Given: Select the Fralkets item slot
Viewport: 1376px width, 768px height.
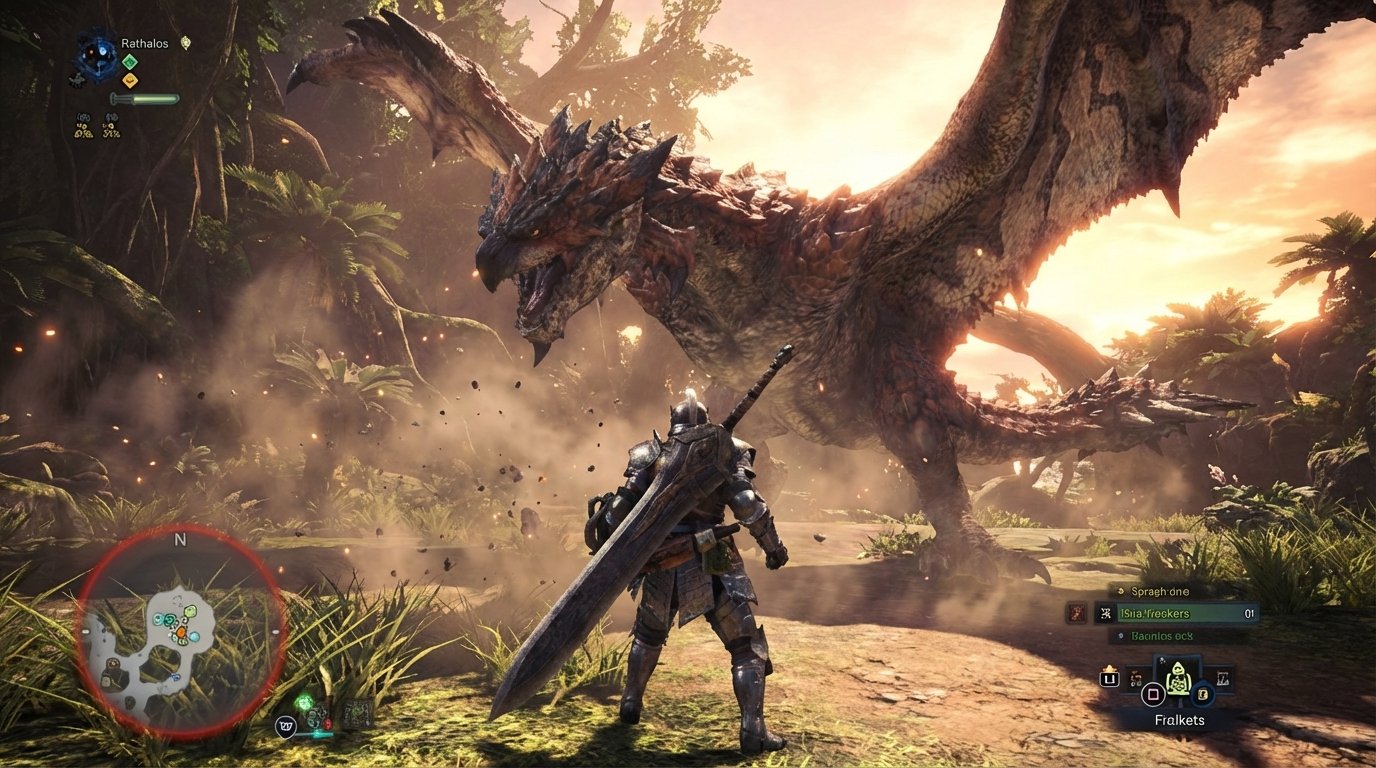Looking at the screenshot, I should (1179, 679).
